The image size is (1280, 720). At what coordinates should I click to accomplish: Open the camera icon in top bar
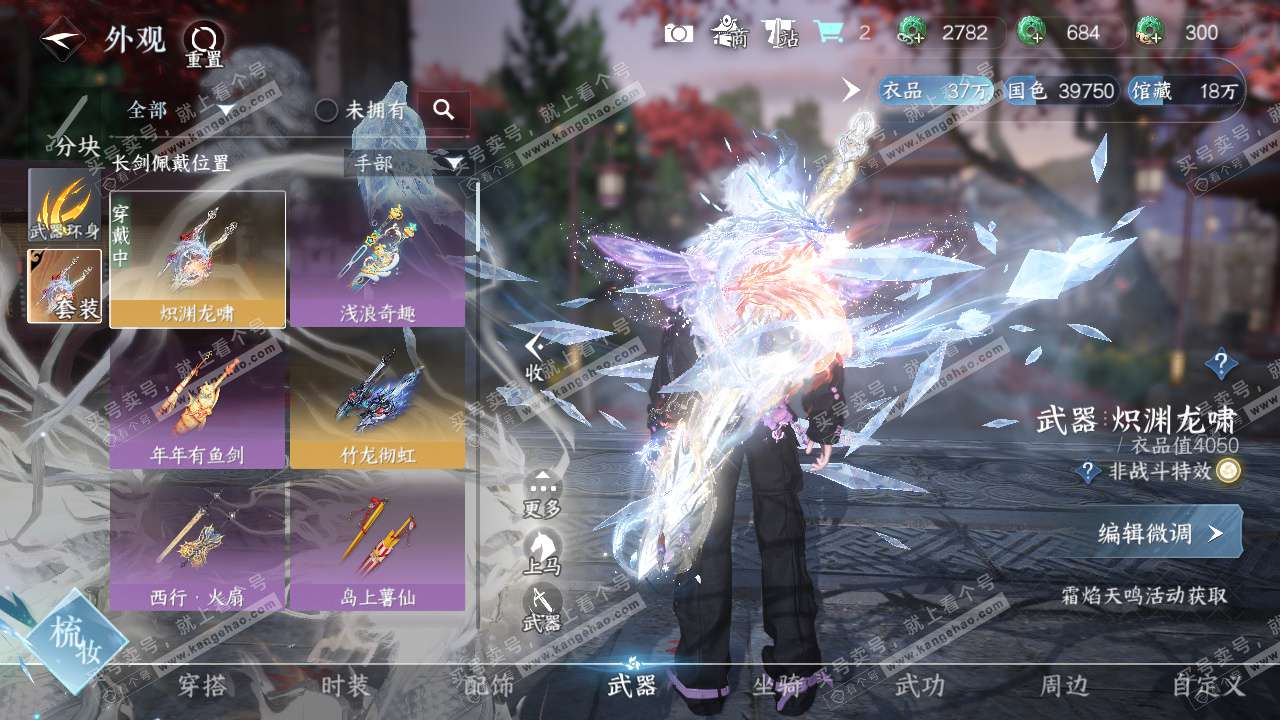click(x=679, y=33)
